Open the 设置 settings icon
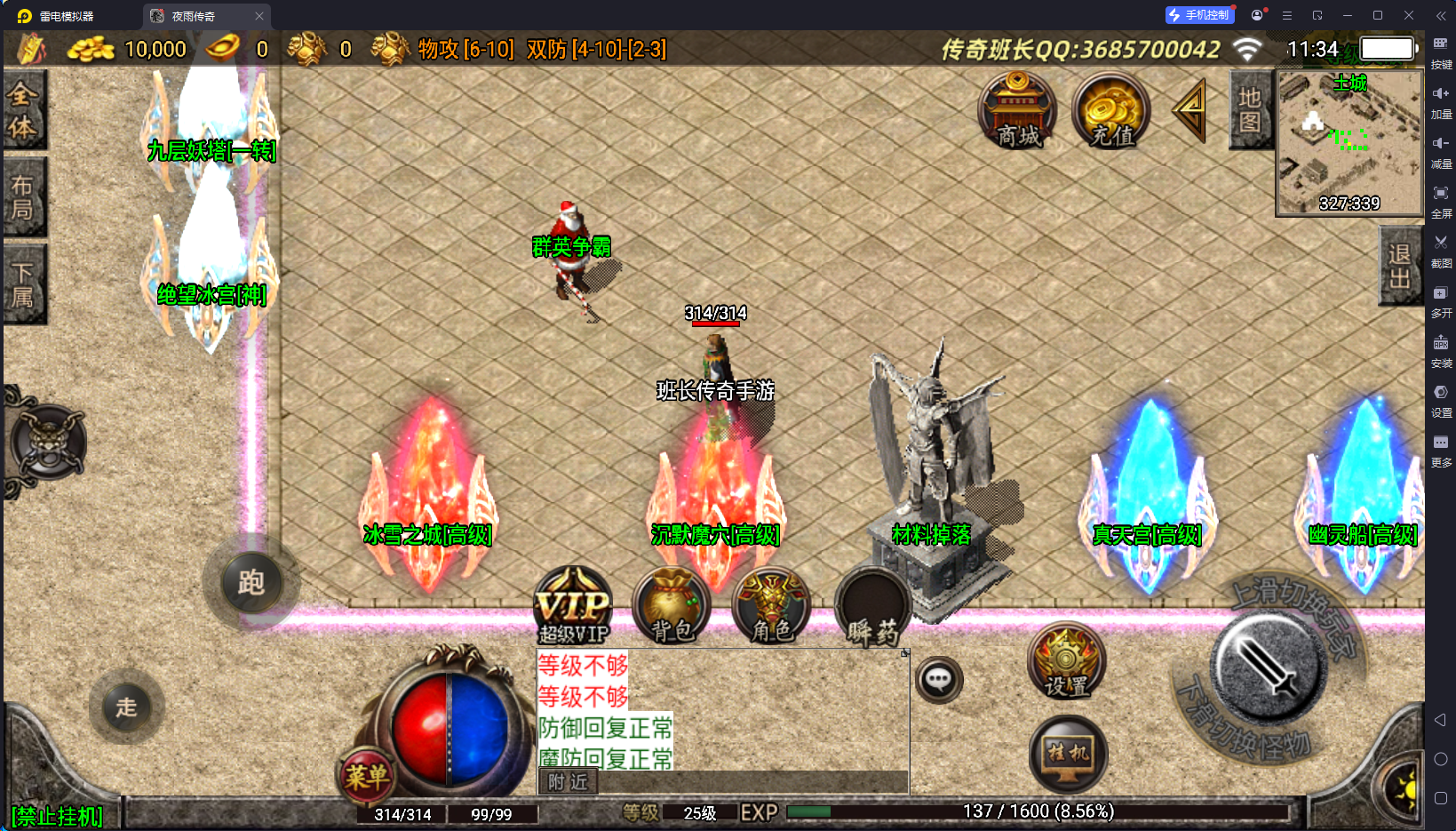Screen dimensions: 1456x831 click(1066, 661)
